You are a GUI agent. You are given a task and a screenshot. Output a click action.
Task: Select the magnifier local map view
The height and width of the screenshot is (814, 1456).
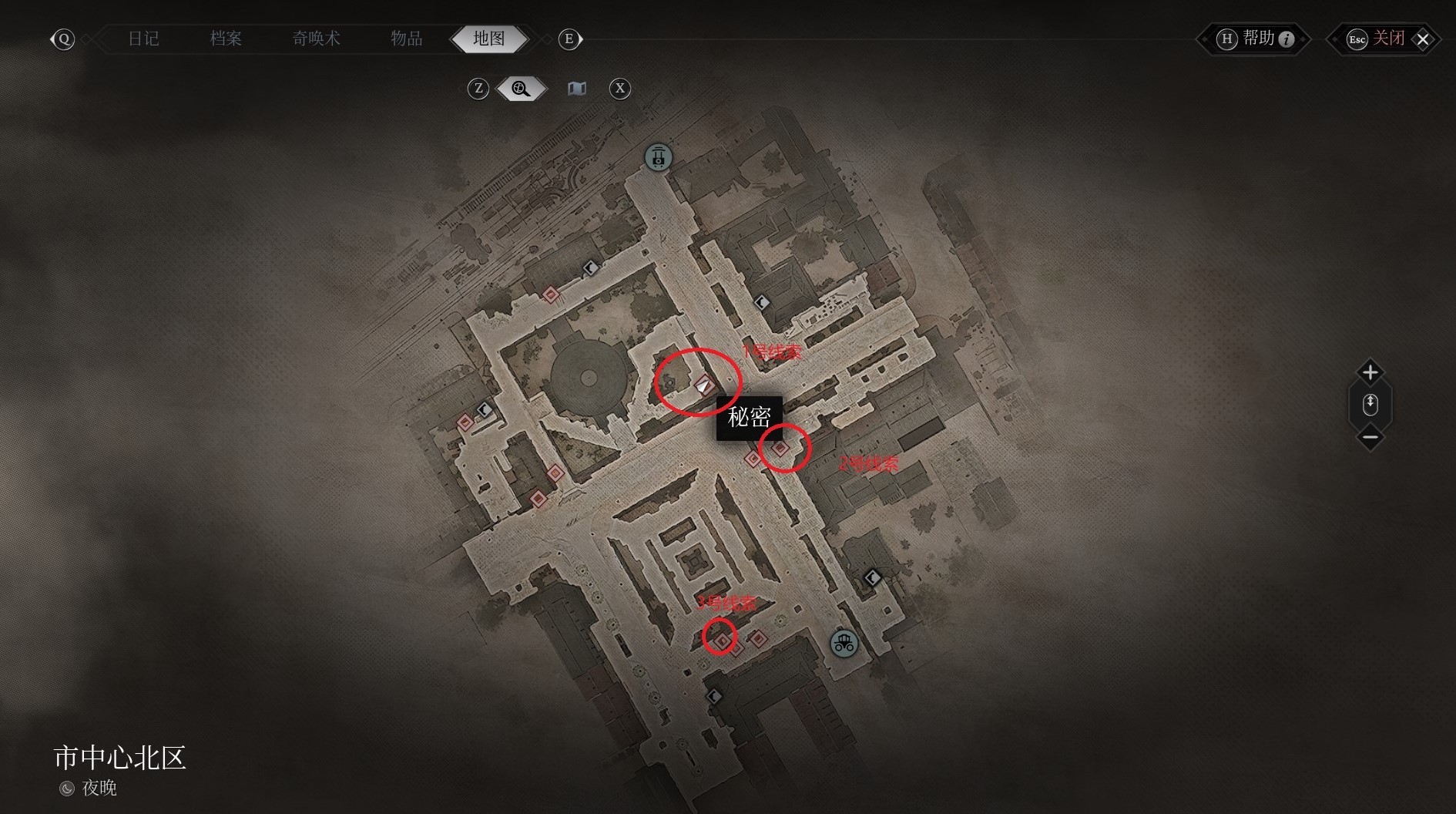tap(522, 89)
